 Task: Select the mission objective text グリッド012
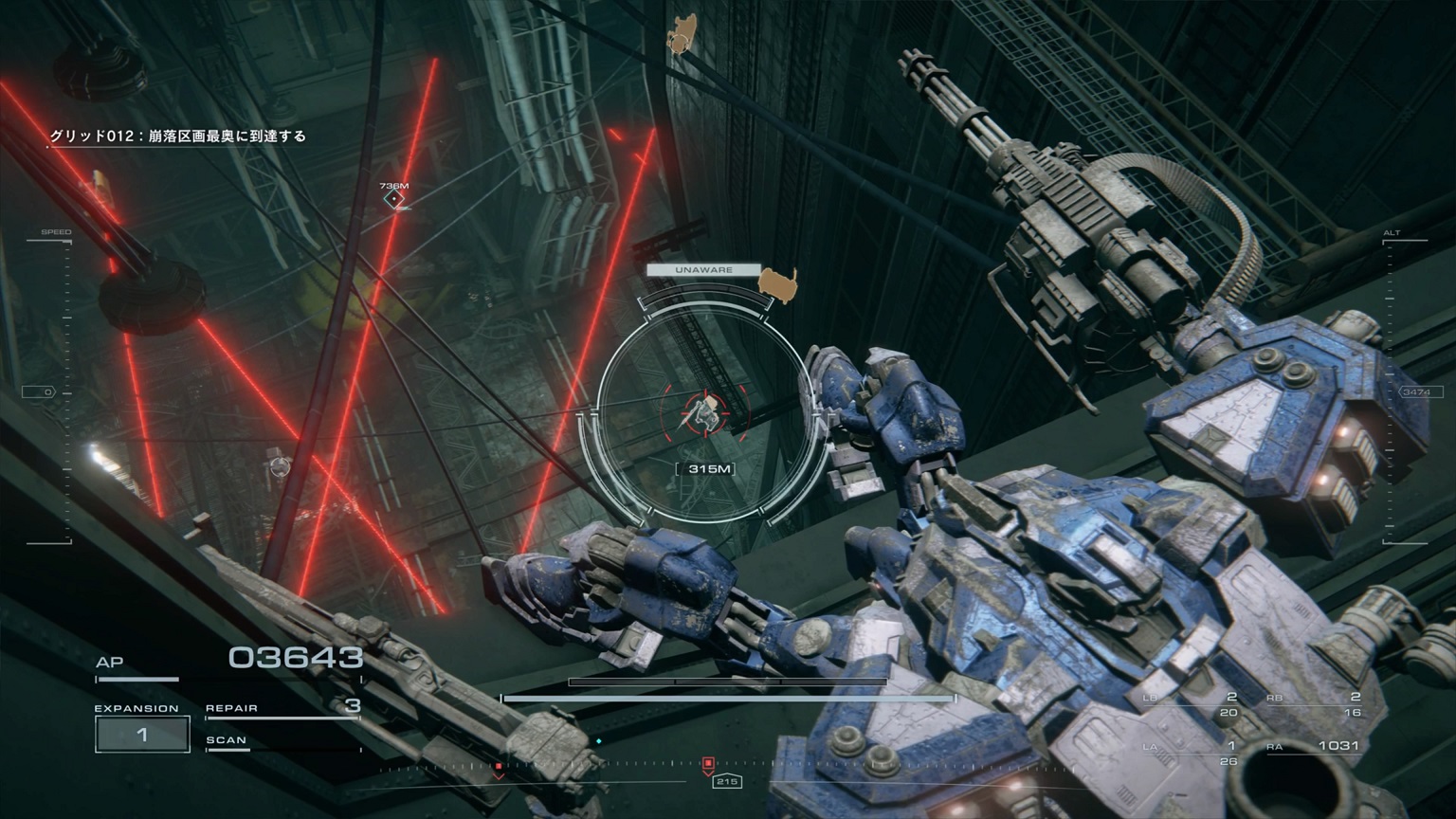pos(180,136)
